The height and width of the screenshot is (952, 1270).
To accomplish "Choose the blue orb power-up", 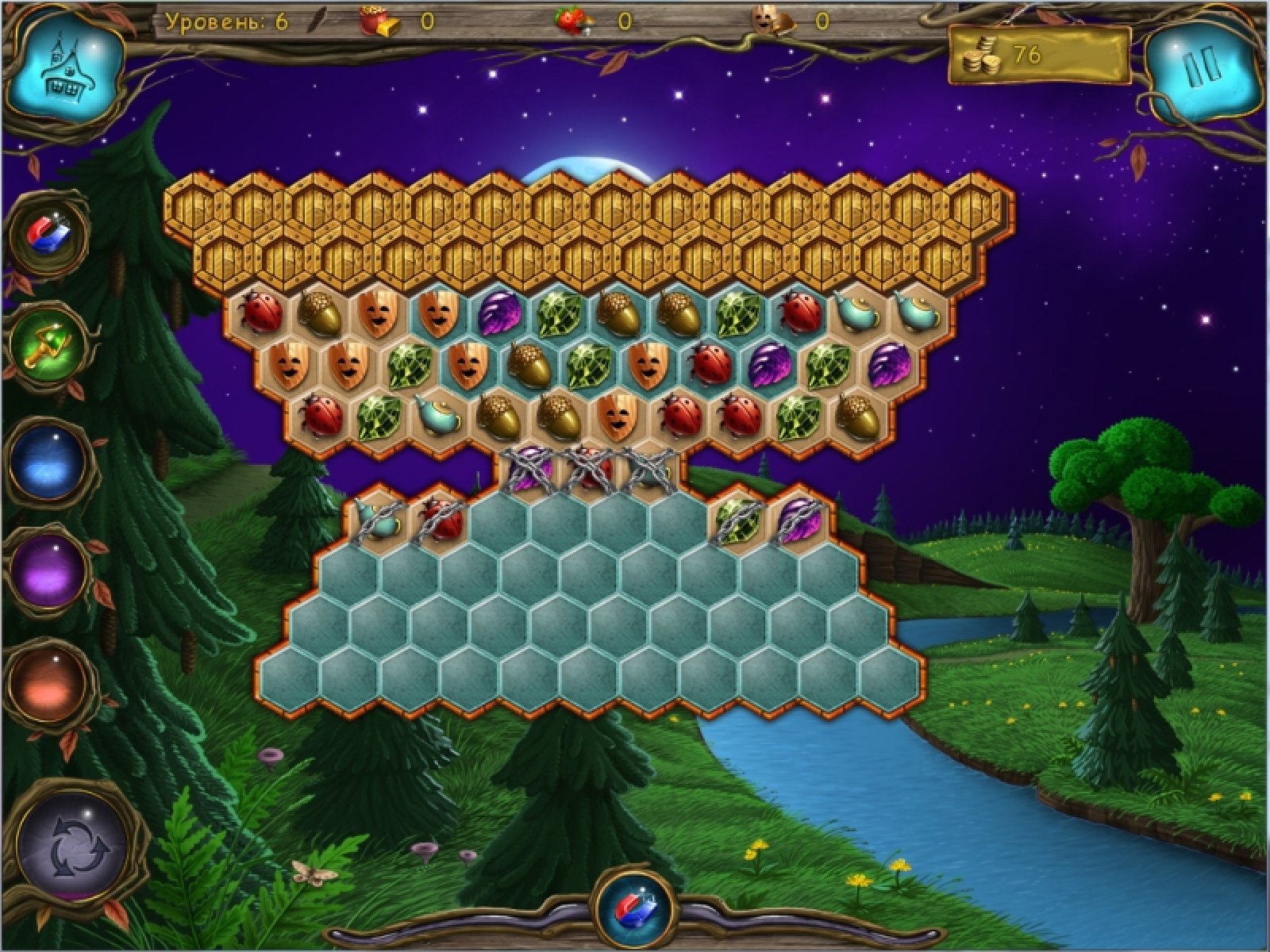I will tap(49, 463).
